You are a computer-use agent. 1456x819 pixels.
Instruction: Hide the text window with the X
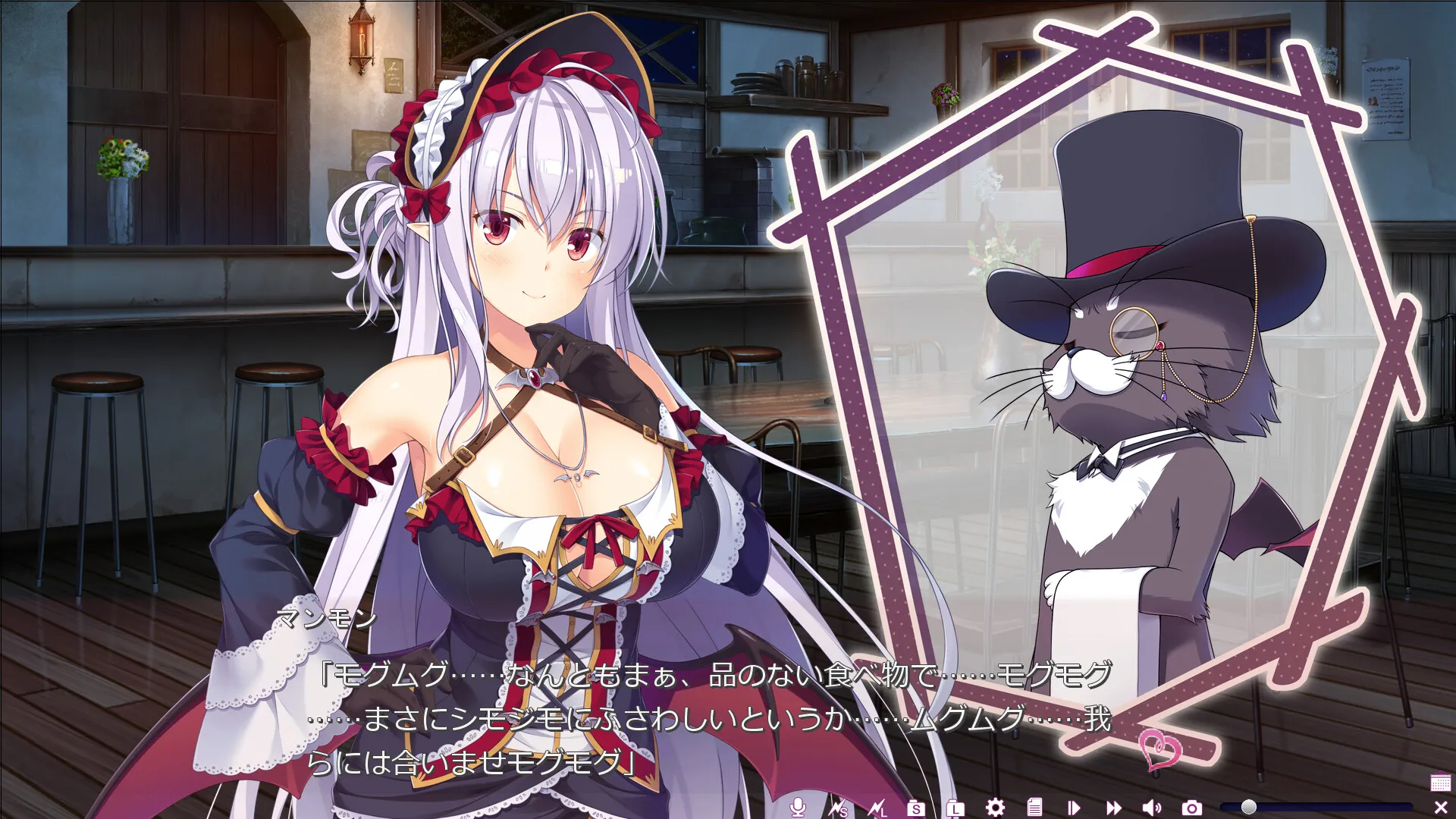pos(1441,808)
